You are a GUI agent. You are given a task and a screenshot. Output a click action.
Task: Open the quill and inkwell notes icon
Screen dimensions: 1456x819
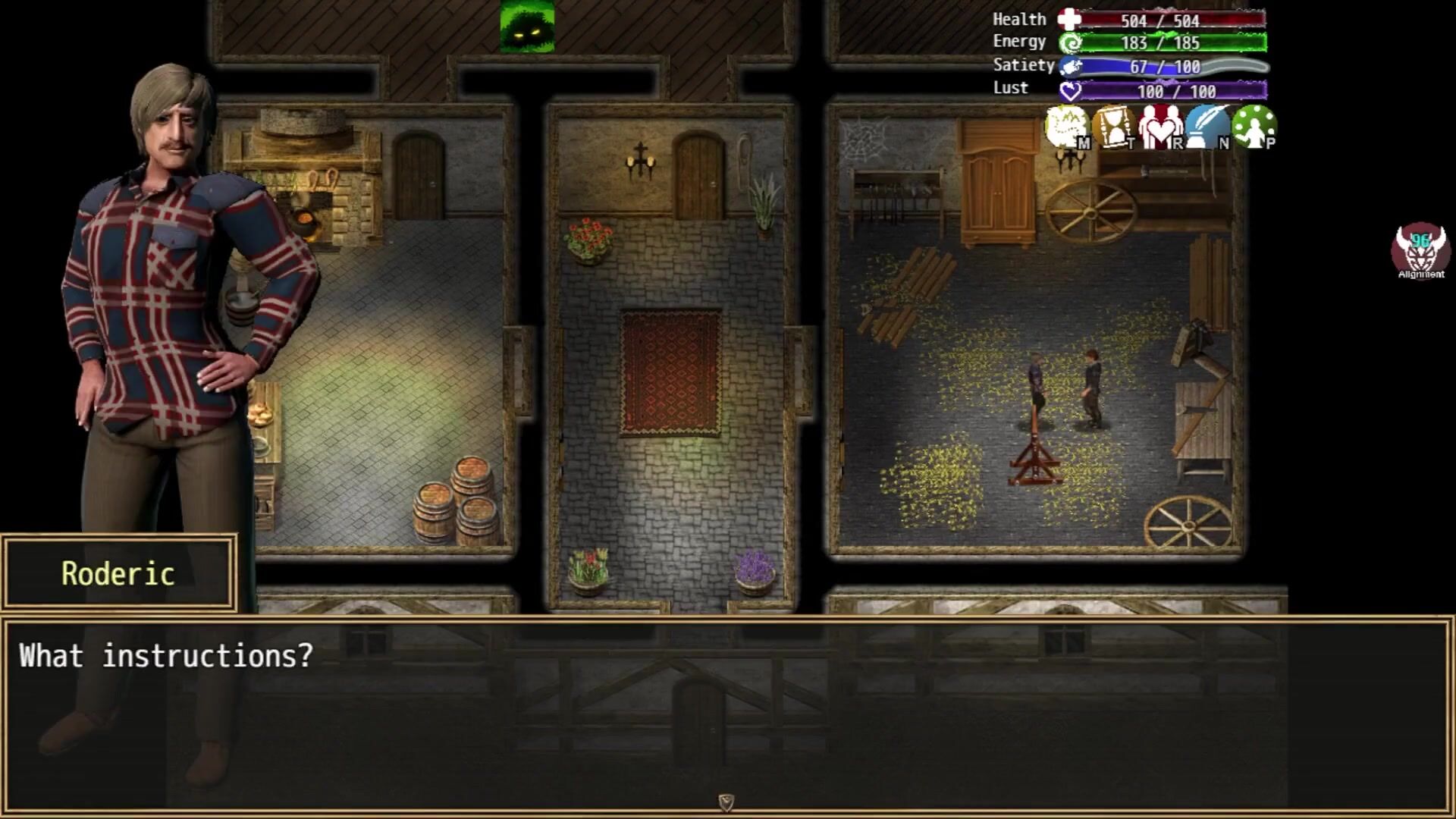tap(1207, 127)
